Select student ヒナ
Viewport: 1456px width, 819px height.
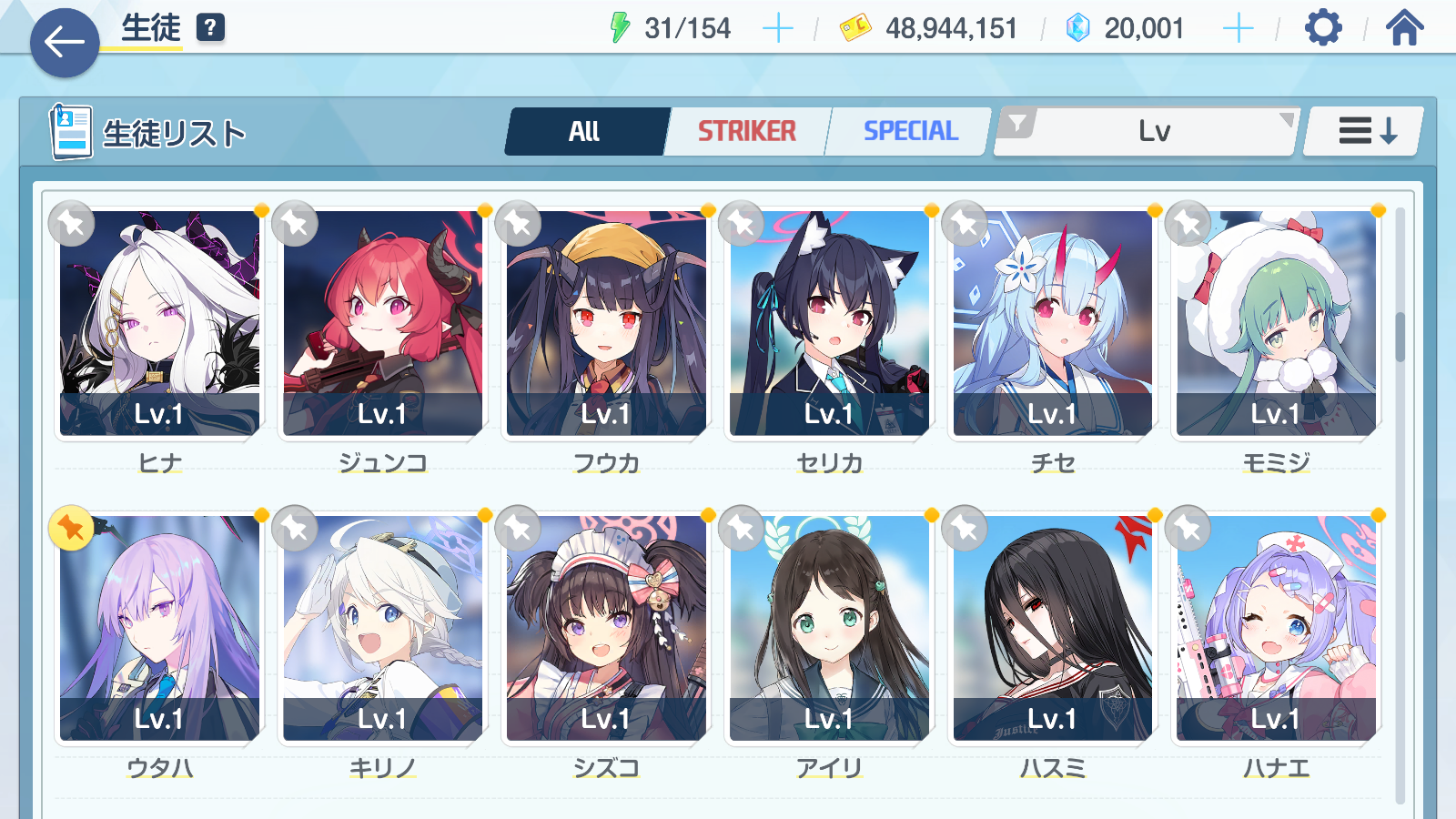pyautogui.click(x=160, y=323)
